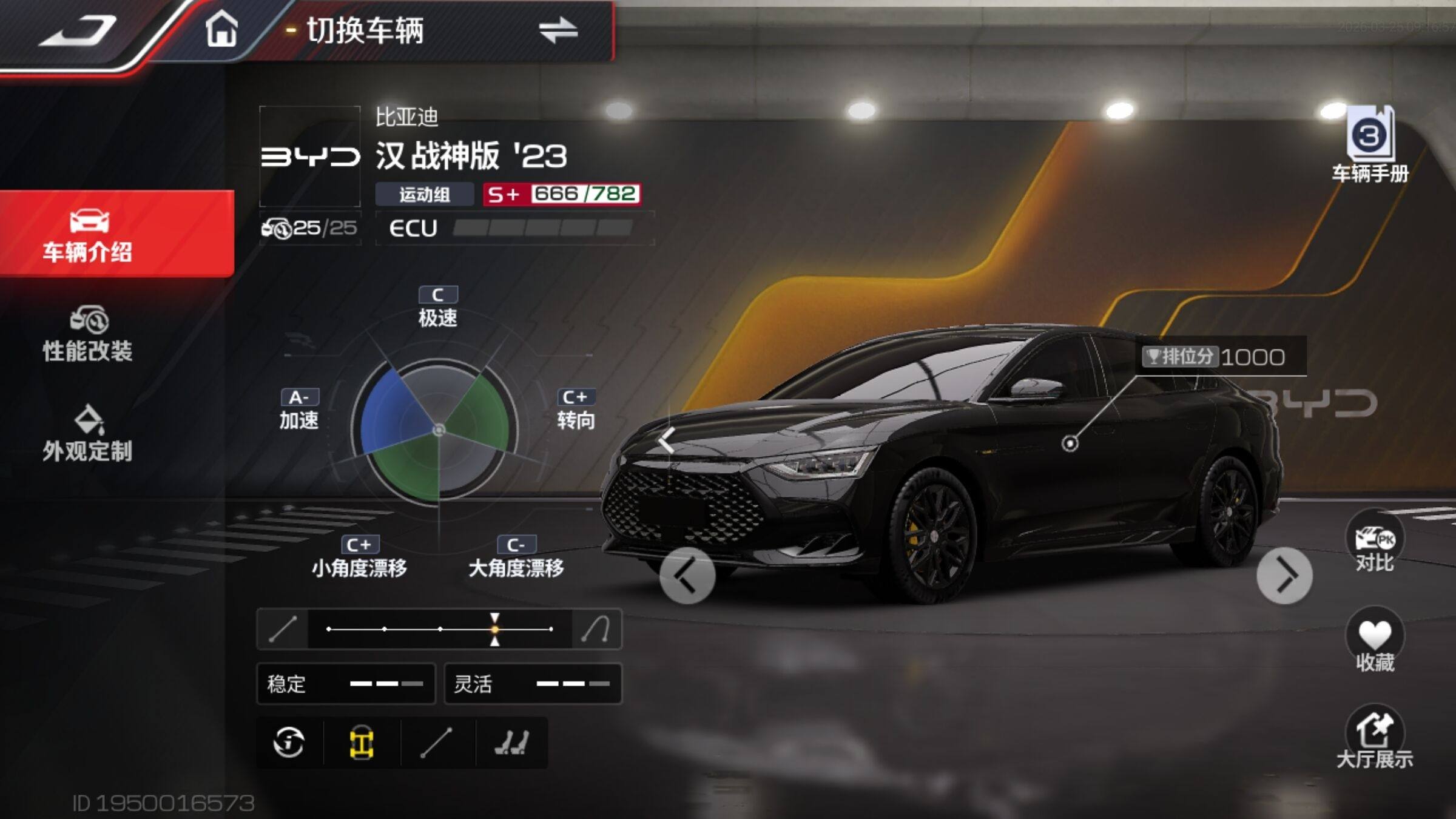
Task: Click the tuning slider's highlighted marker
Action: [495, 629]
